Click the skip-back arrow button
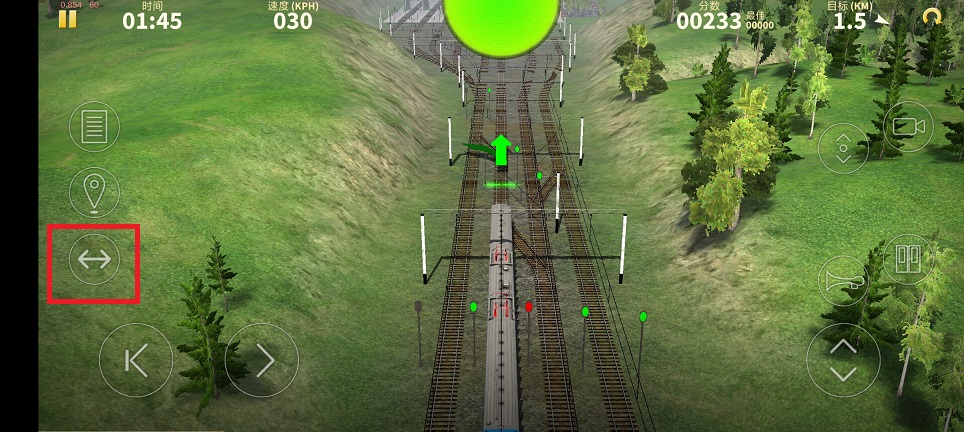The height and width of the screenshot is (432, 964). coord(136,360)
